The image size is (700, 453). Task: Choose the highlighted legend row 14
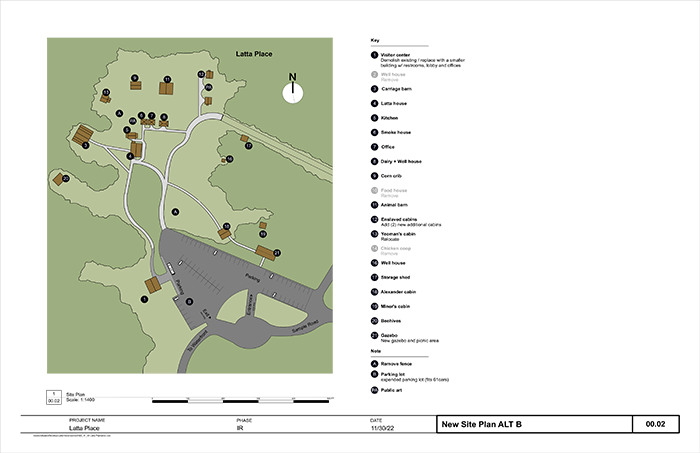pos(374,247)
